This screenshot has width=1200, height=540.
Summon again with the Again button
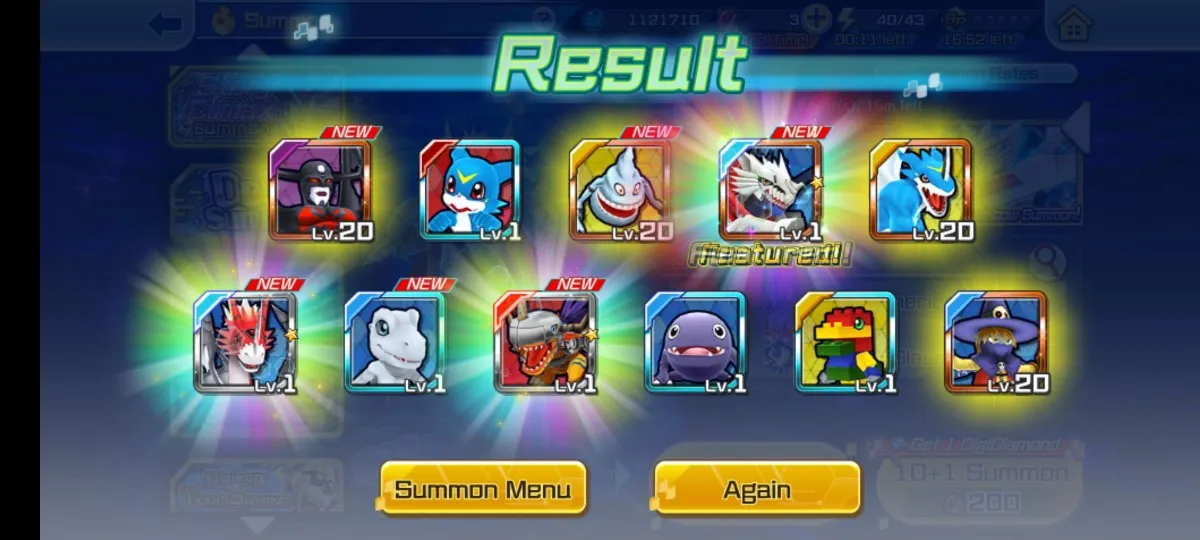[x=757, y=489]
